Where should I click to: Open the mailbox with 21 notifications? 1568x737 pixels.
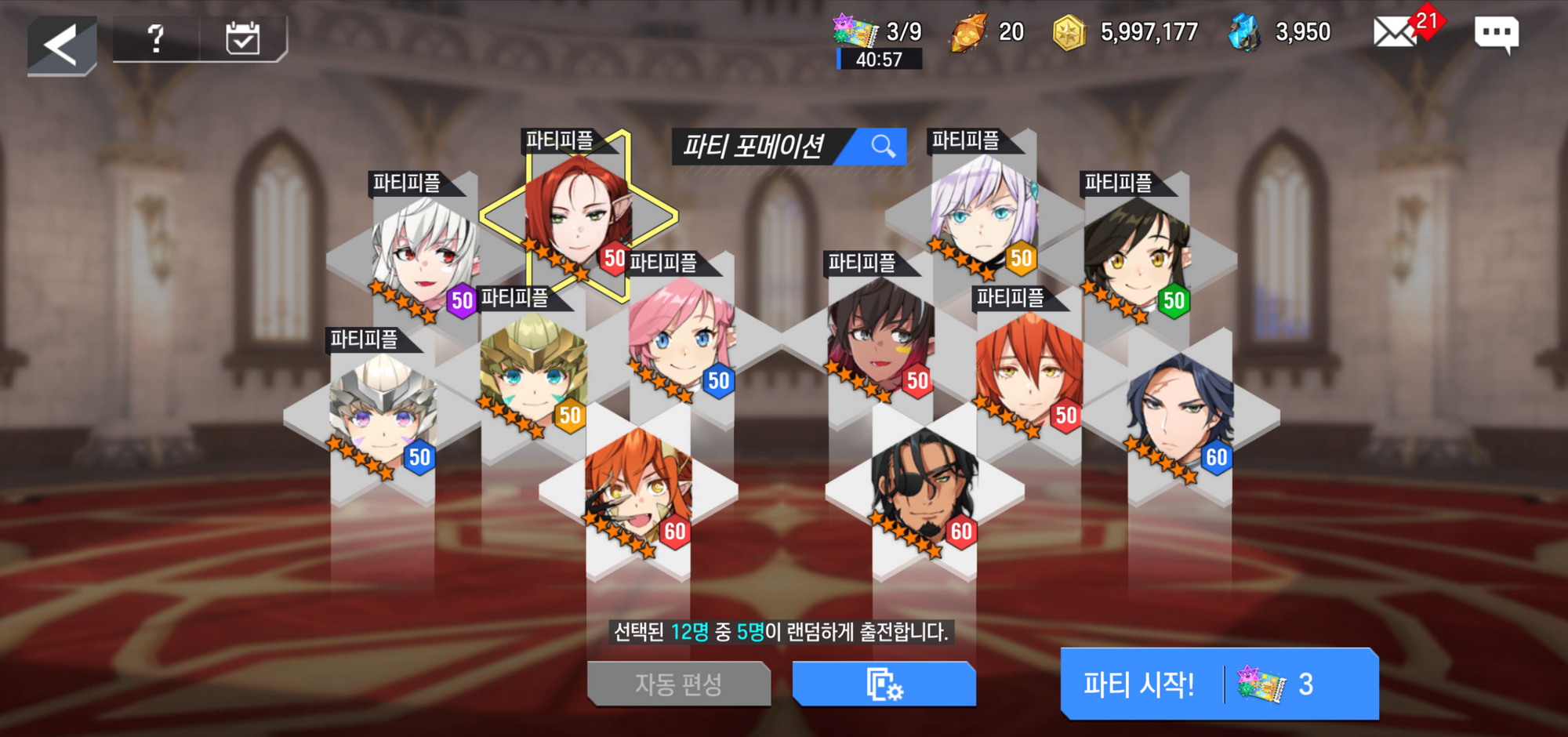pos(1394,33)
